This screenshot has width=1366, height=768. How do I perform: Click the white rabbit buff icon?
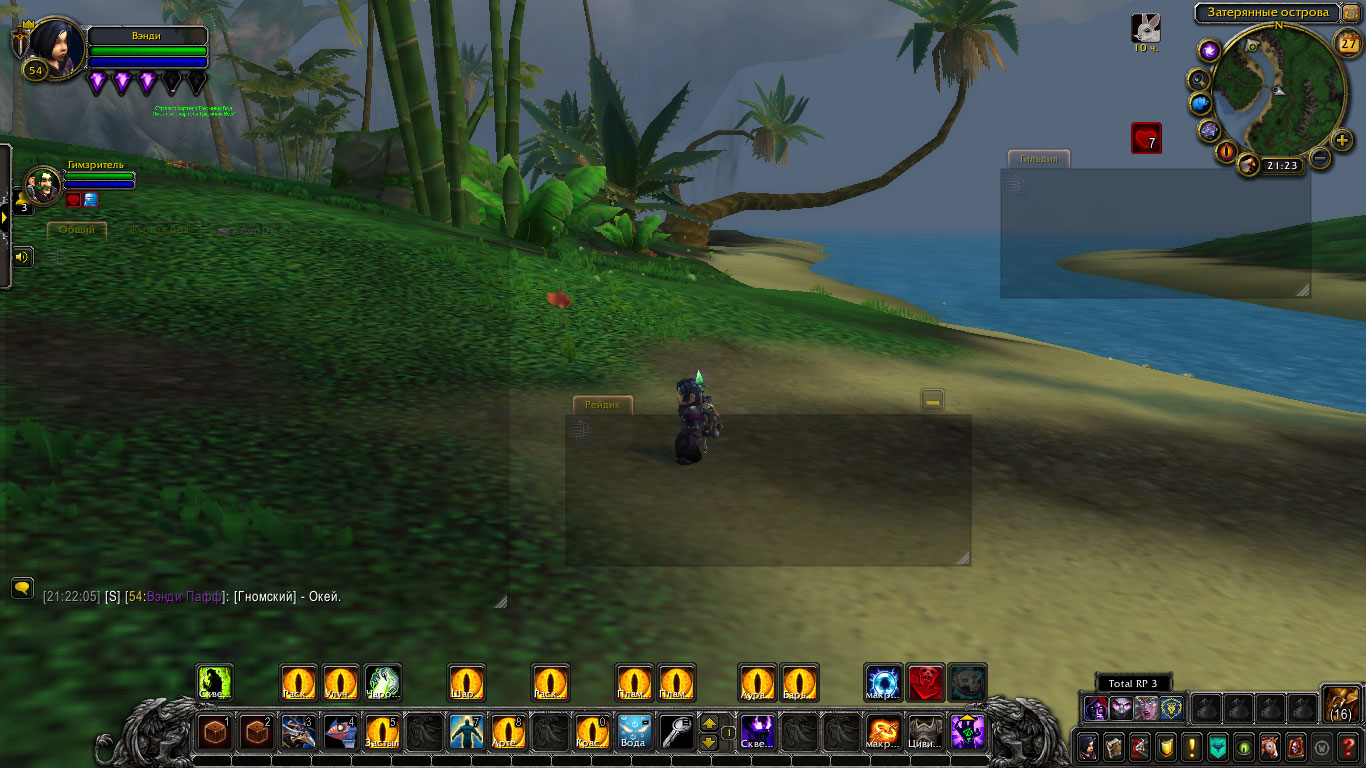point(1146,27)
